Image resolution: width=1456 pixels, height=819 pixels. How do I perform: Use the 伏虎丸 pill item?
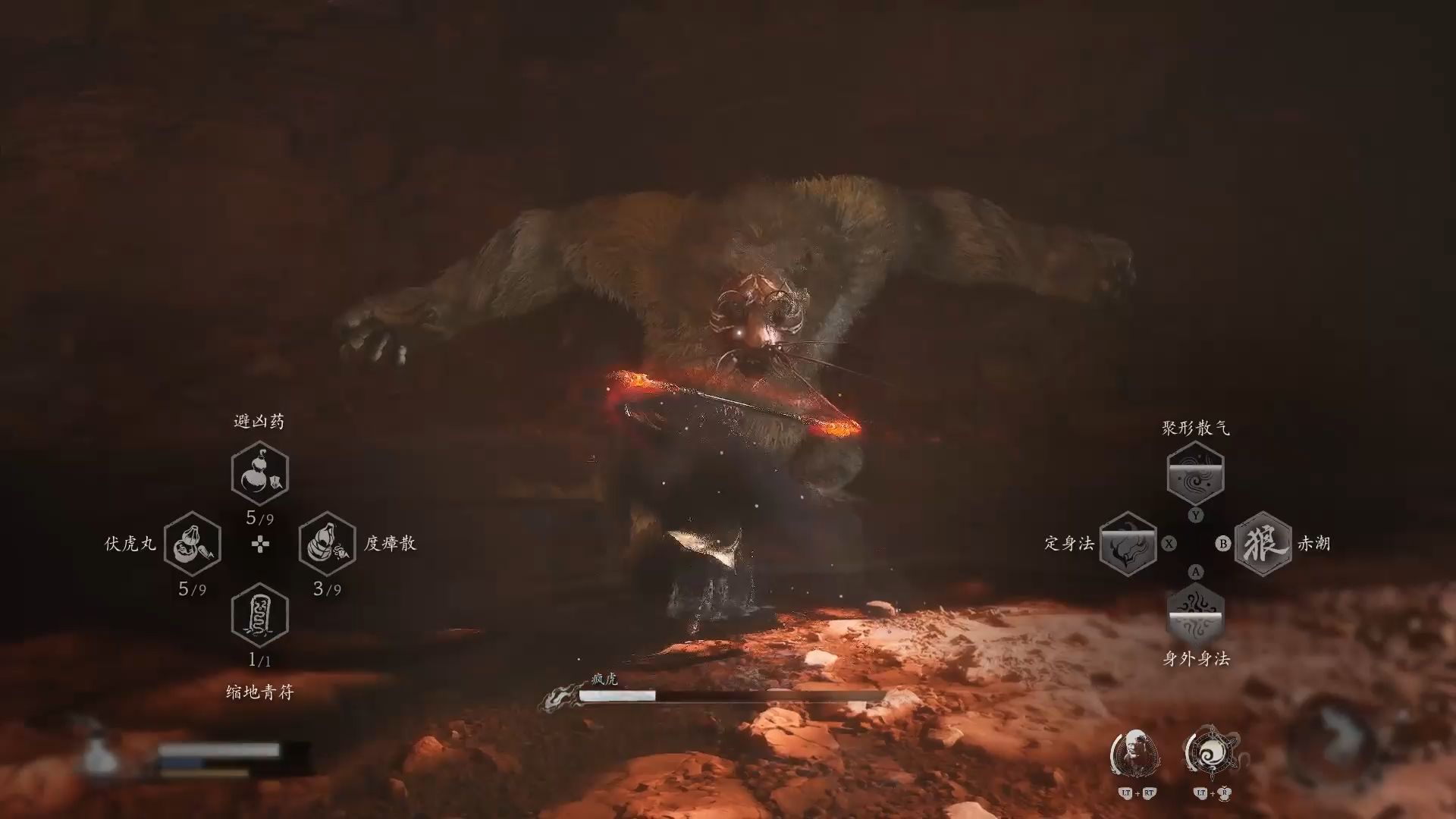pos(192,544)
